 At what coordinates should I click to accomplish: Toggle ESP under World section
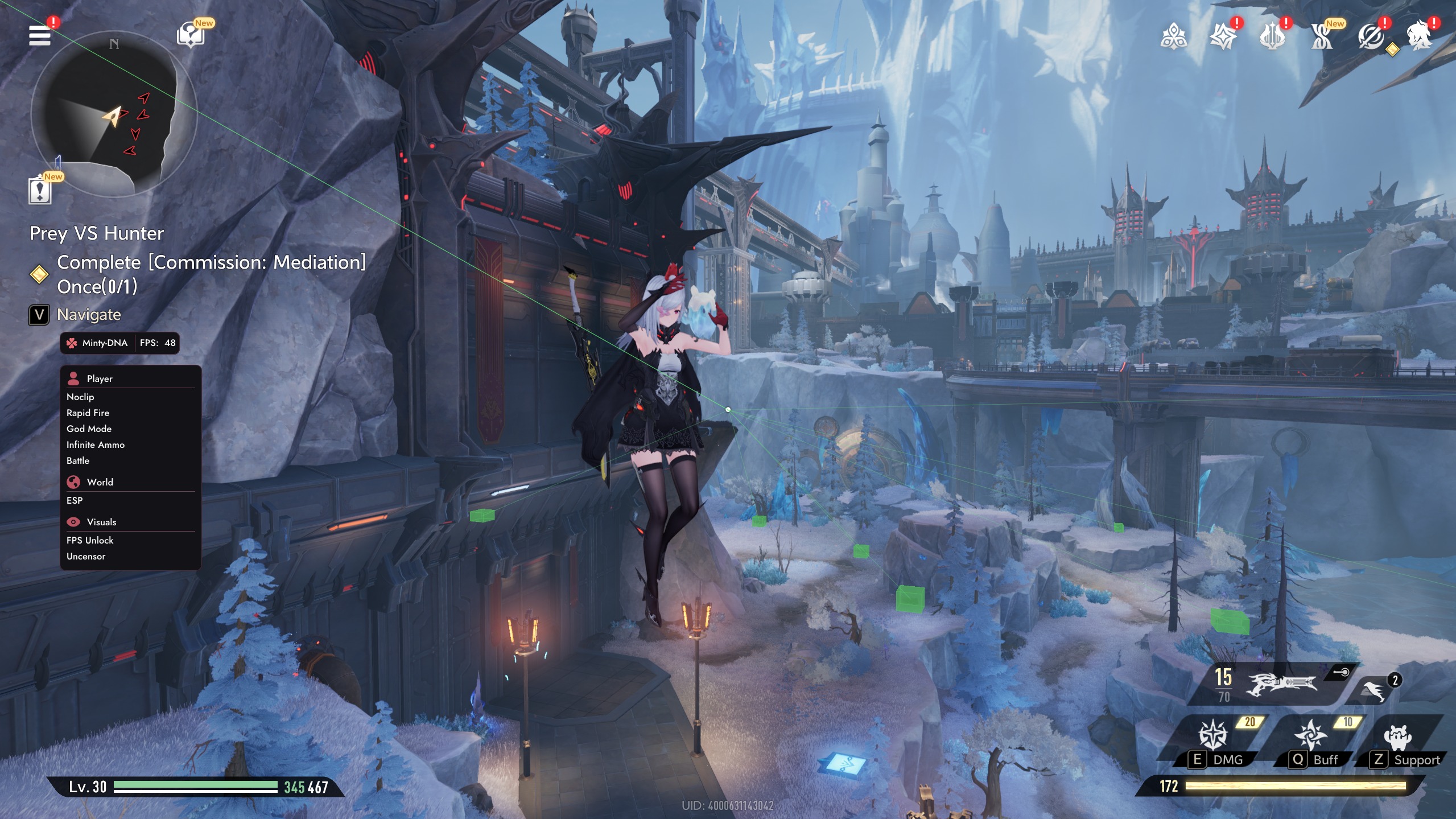75,500
